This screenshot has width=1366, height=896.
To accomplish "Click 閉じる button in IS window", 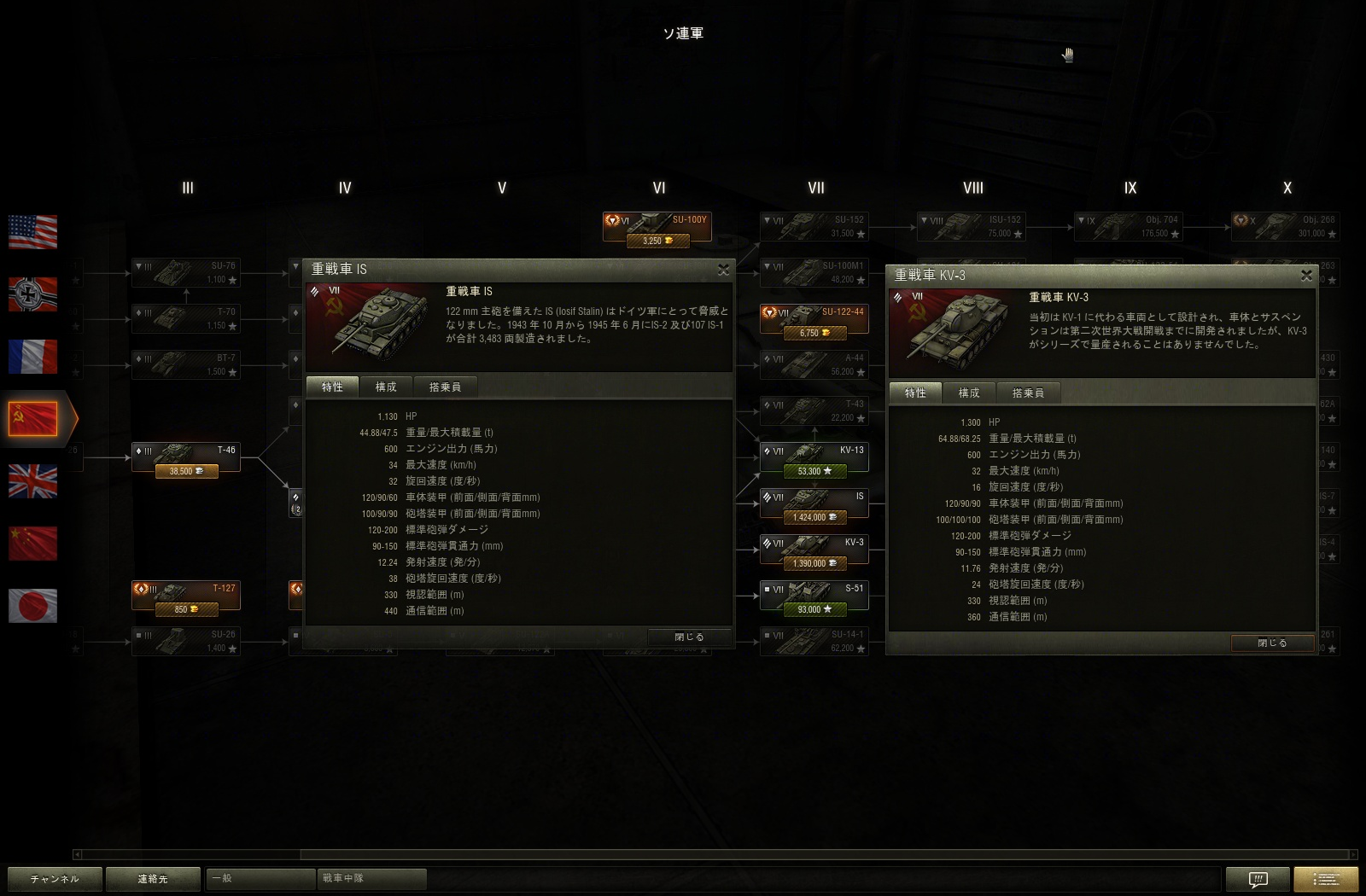I will click(689, 637).
